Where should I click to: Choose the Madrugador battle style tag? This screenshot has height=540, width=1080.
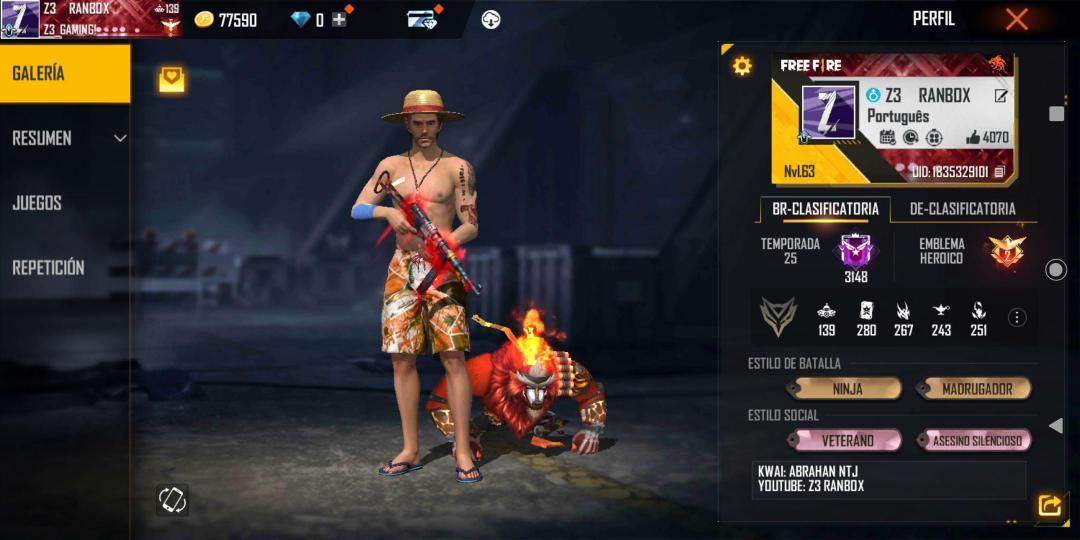[x=976, y=389]
